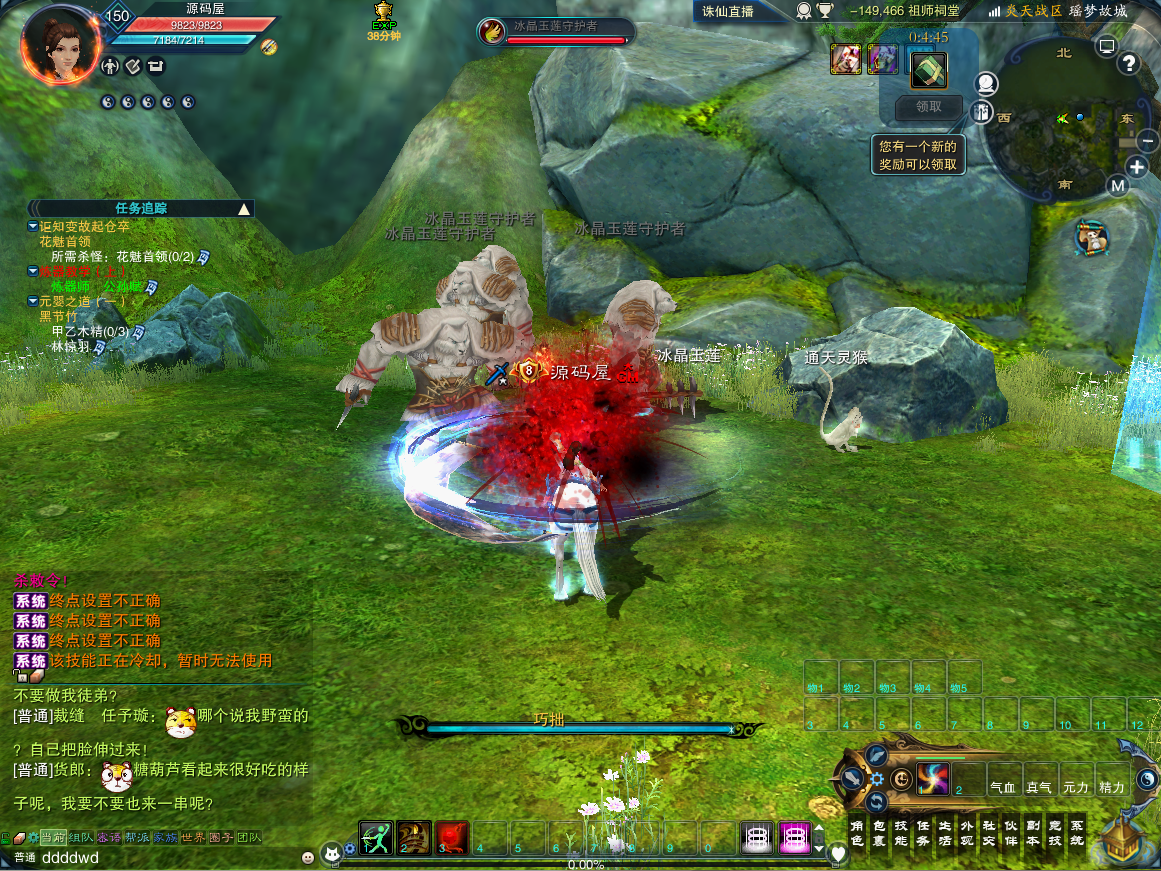The width and height of the screenshot is (1161, 871).
Task: Activate the colorful swirl skill icon
Action: (x=932, y=778)
